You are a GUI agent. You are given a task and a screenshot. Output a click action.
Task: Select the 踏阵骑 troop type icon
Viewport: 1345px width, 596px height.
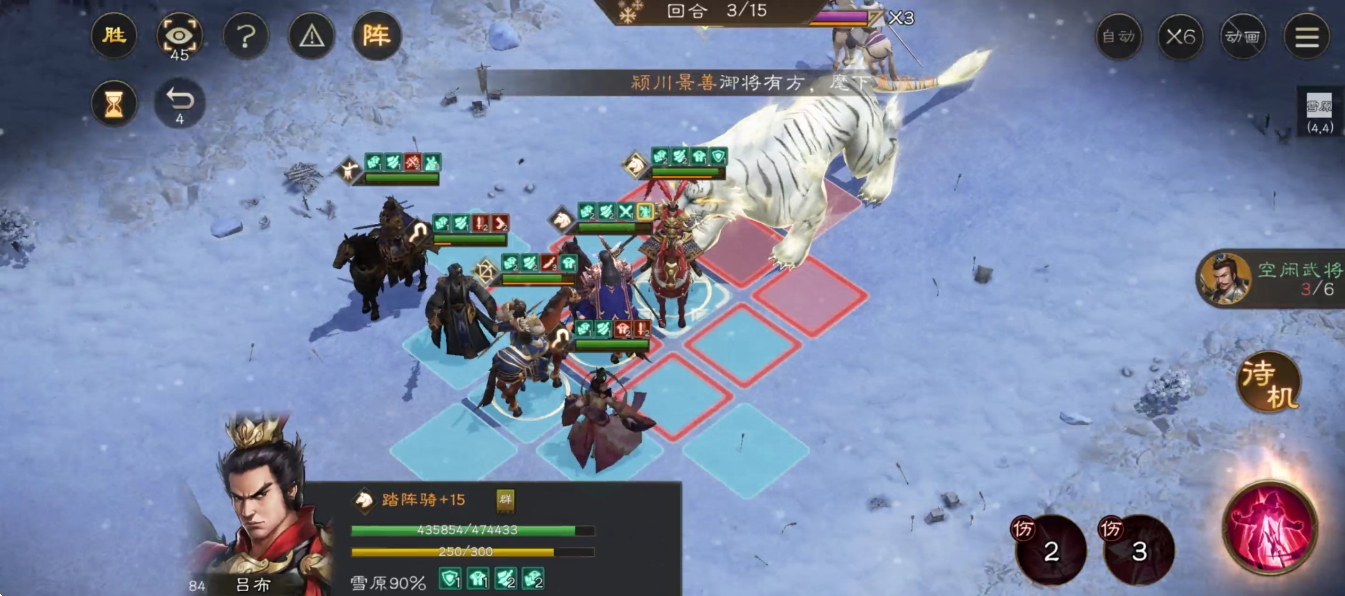point(366,500)
